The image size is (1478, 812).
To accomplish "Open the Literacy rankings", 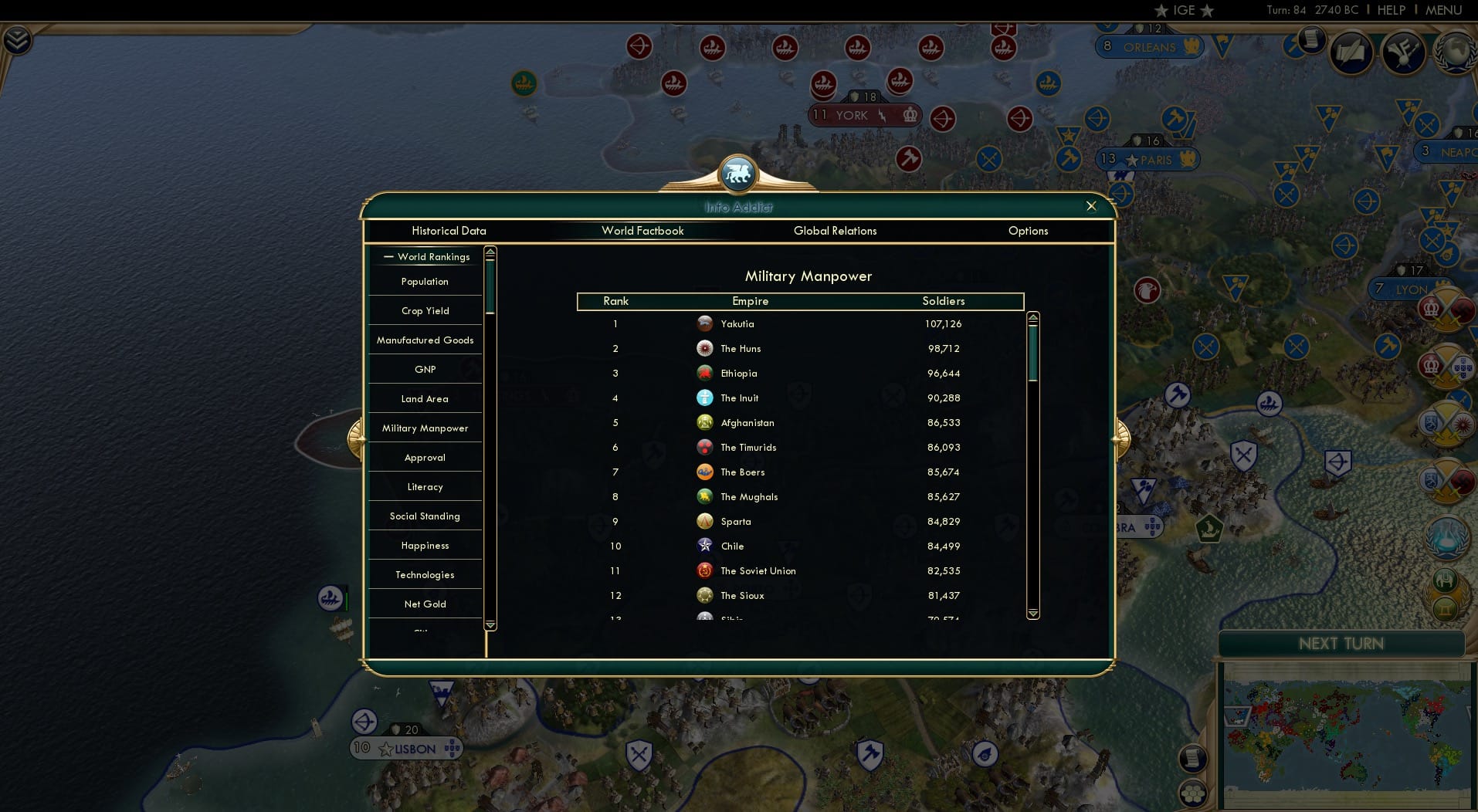I will (x=425, y=486).
